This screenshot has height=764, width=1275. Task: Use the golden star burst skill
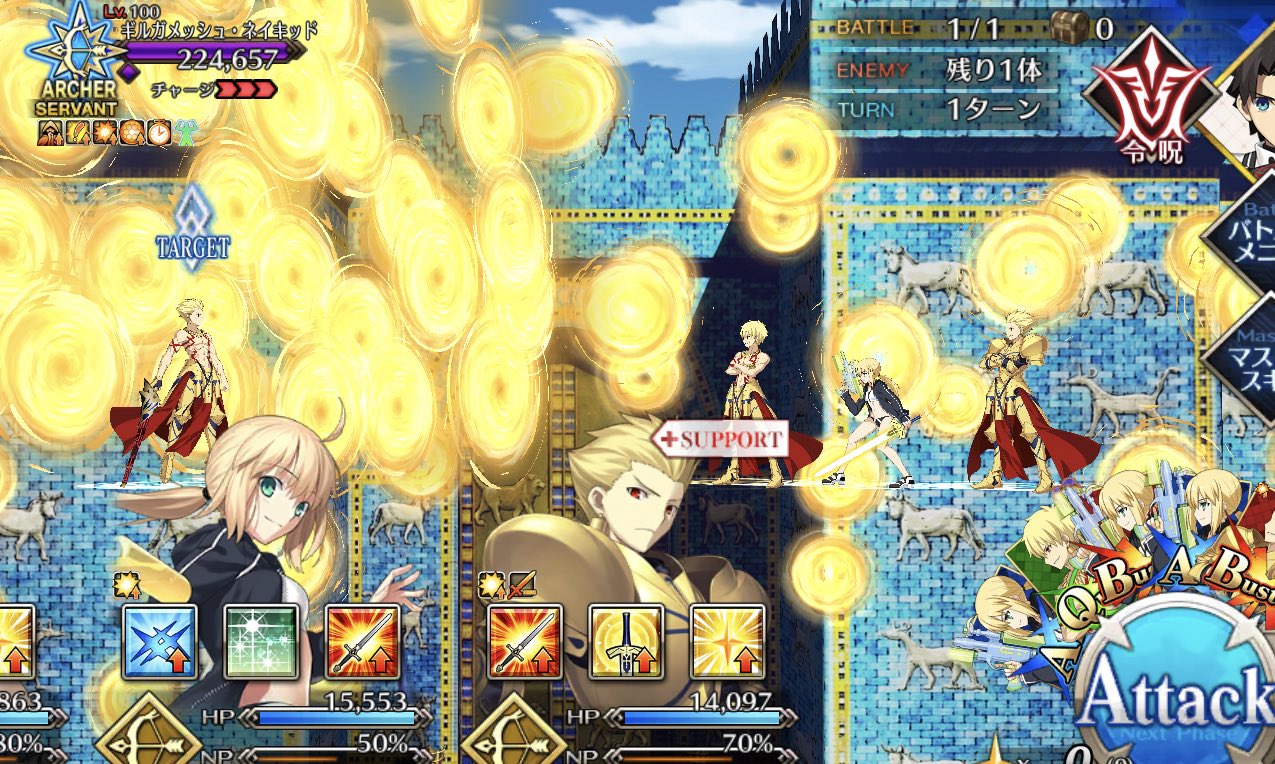727,642
